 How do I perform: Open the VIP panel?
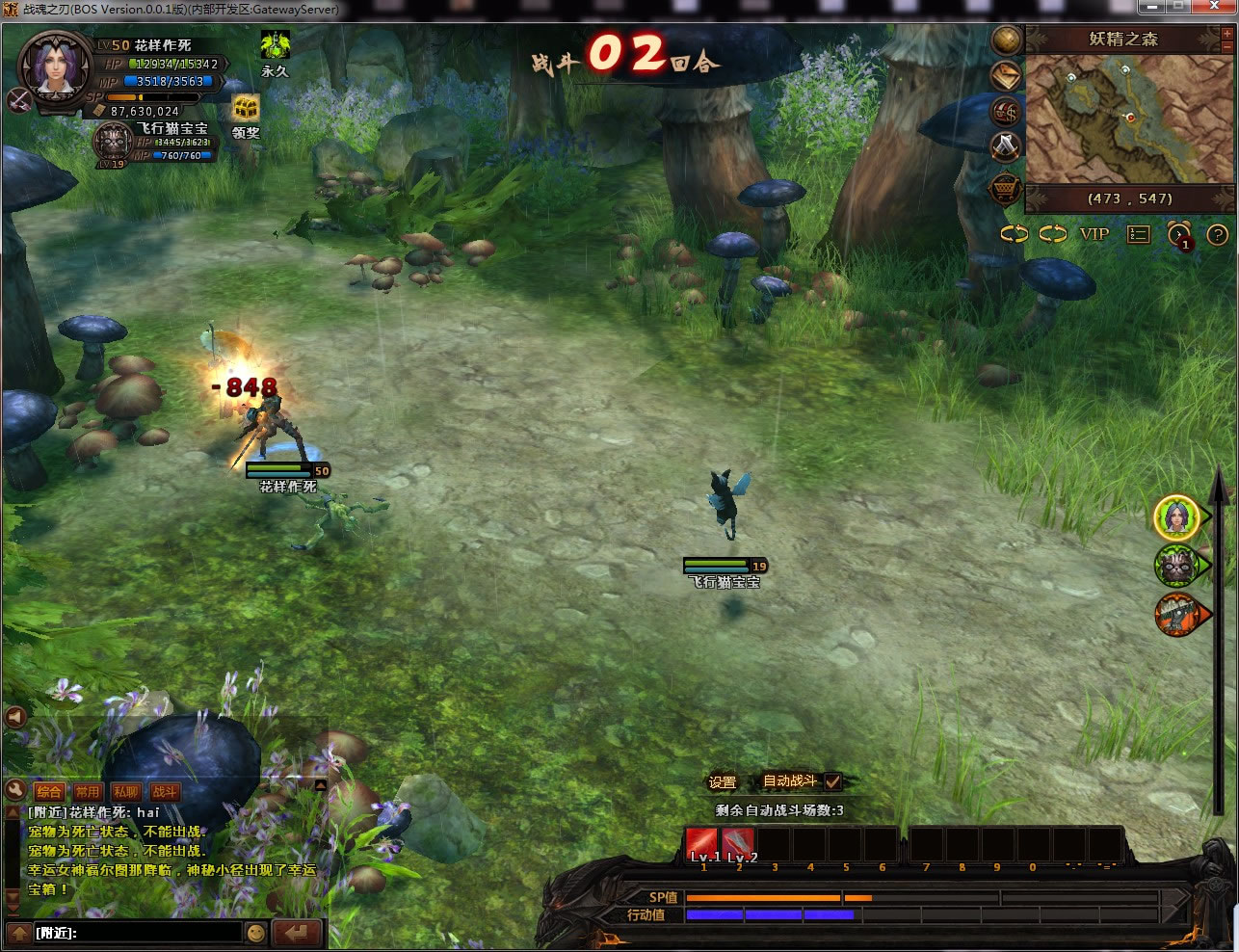(x=1094, y=234)
